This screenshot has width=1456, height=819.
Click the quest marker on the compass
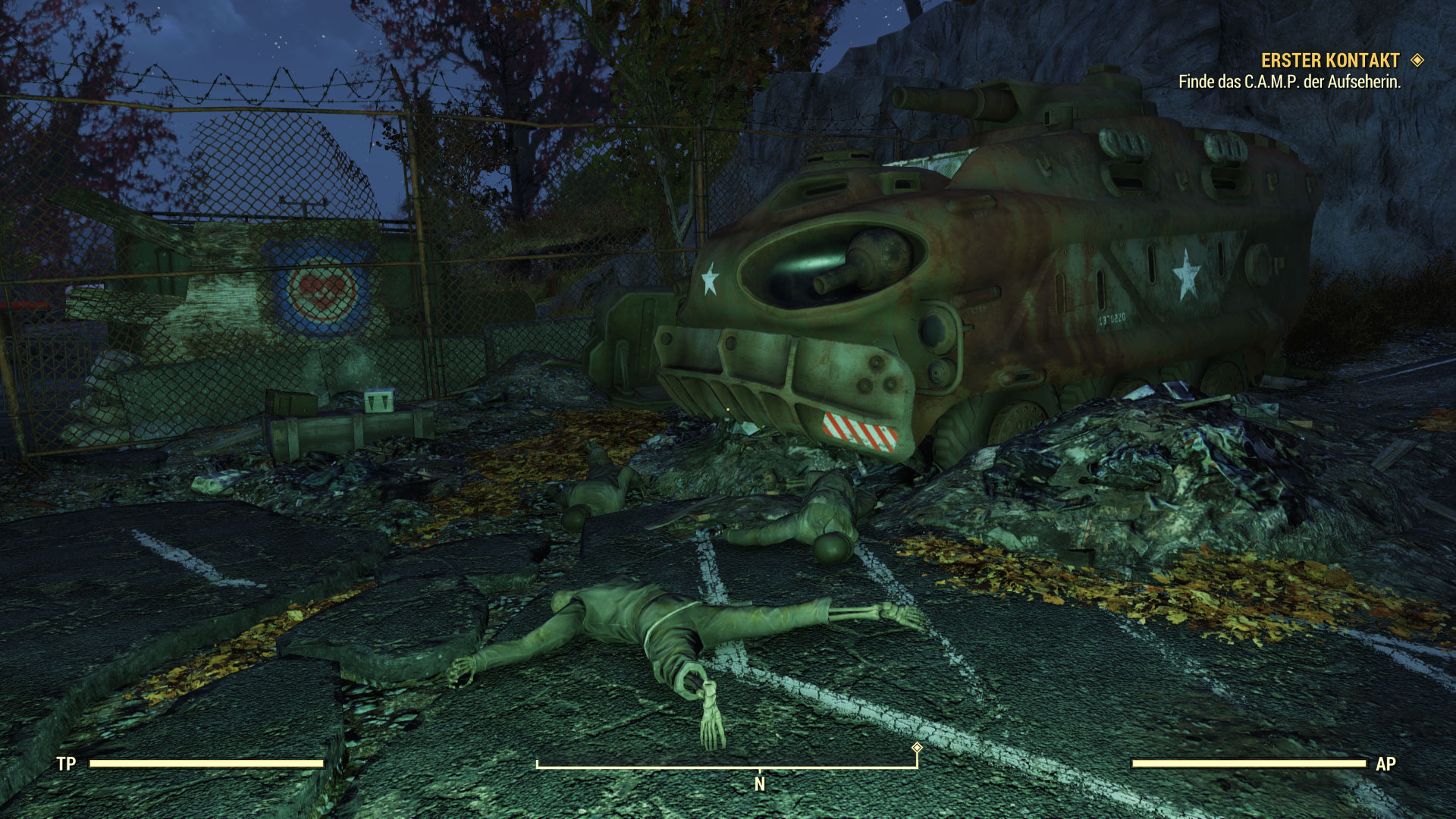coord(917,748)
